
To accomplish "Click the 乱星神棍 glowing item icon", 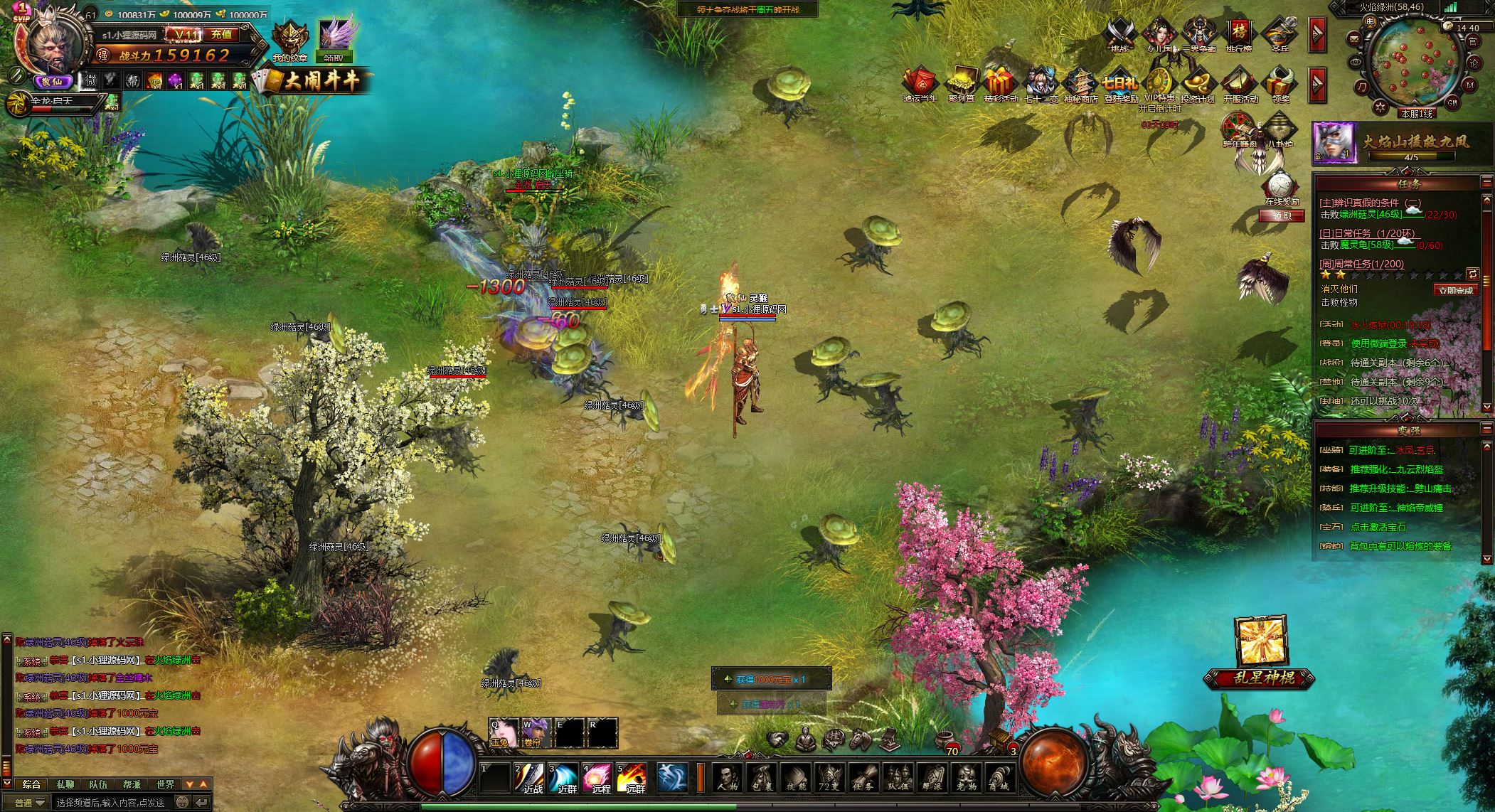I will (x=1260, y=641).
